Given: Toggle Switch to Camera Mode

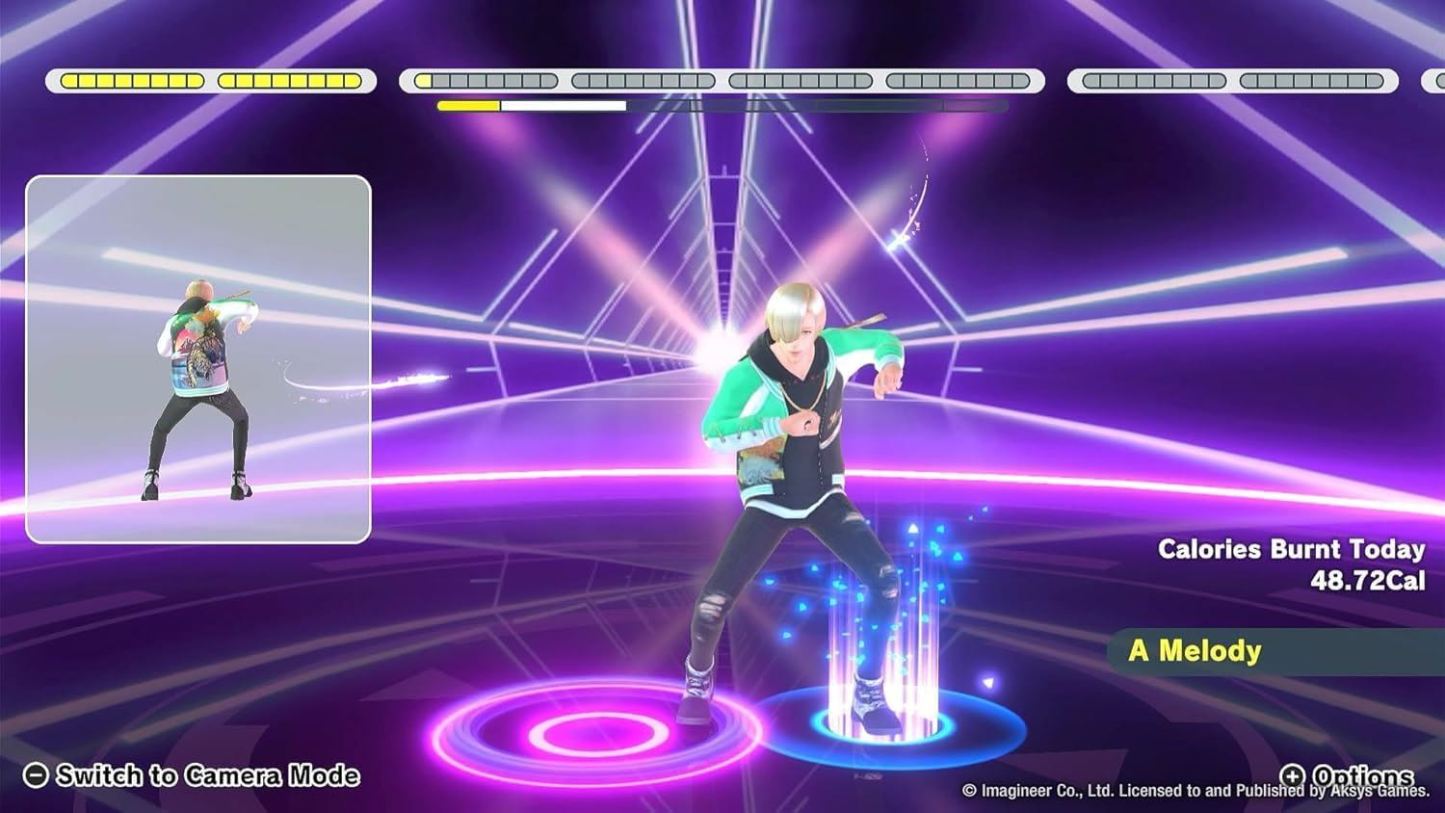Looking at the screenshot, I should 205,776.
